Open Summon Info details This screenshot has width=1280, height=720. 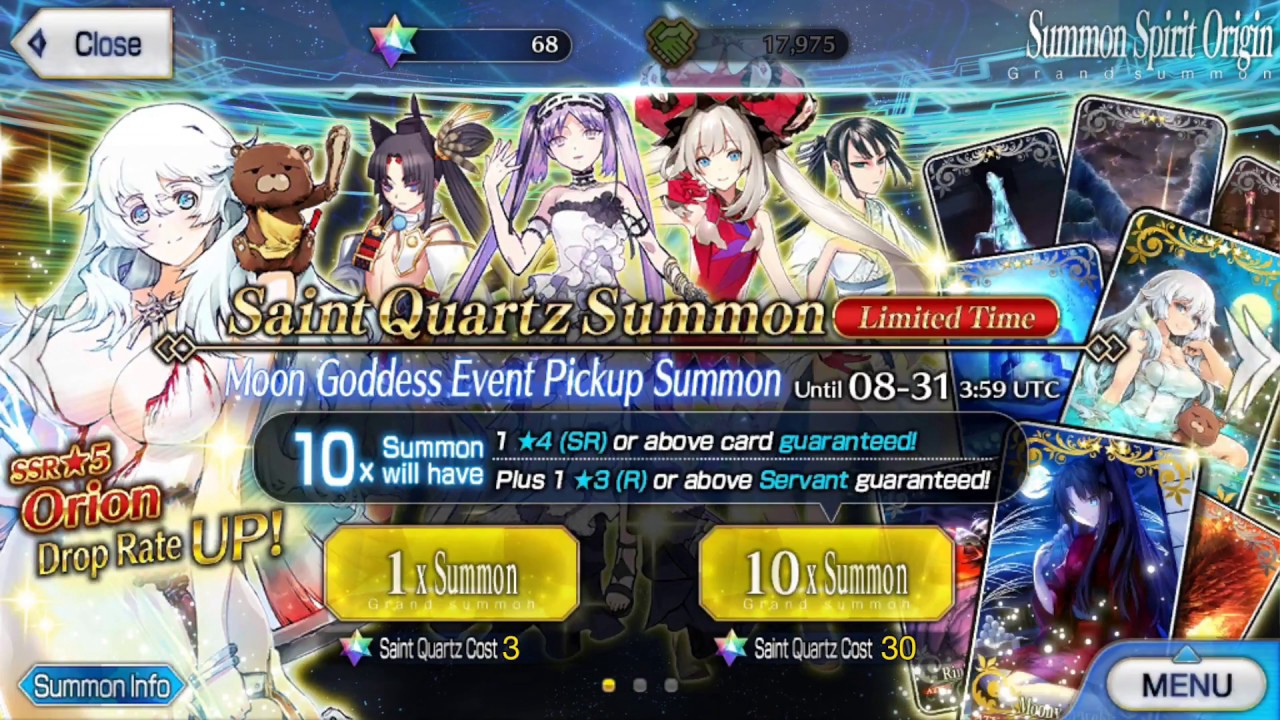100,687
